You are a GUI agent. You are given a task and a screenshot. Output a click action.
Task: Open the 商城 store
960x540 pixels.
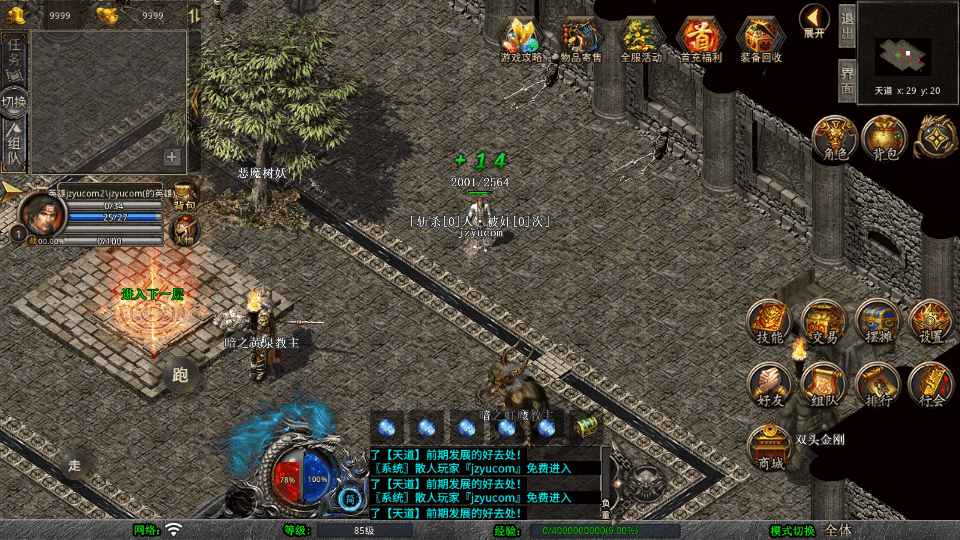[x=770, y=446]
